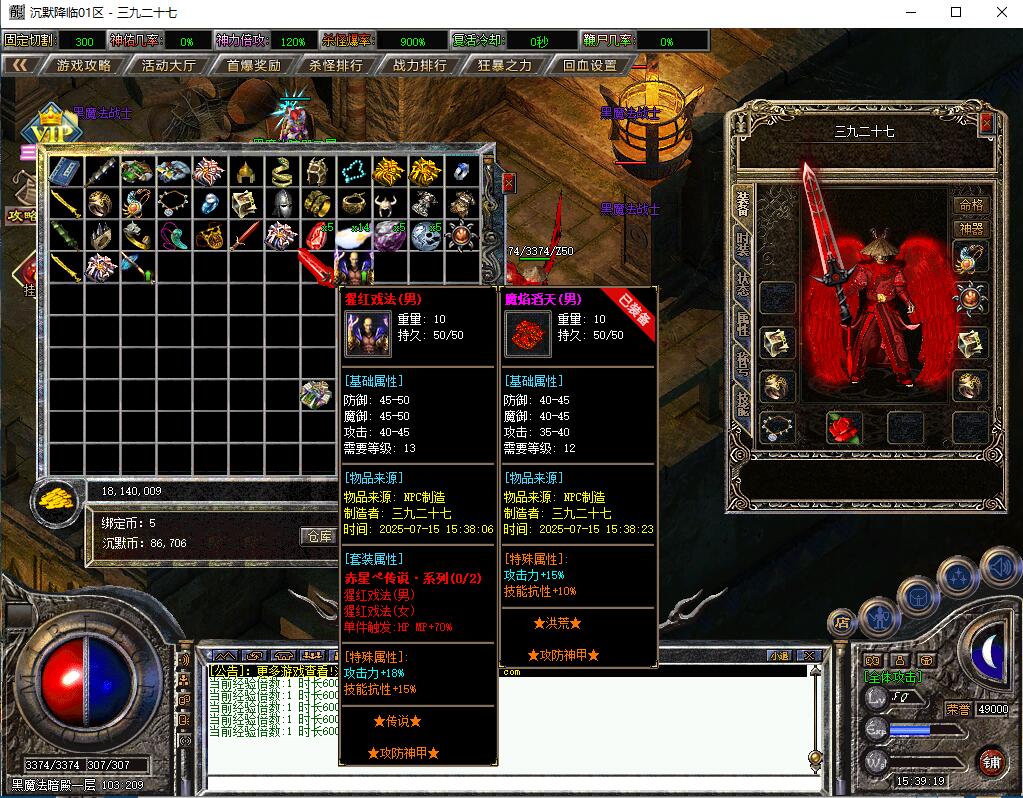Select the blue book in the bag
Screen dimensions: 1023x798
coord(65,172)
